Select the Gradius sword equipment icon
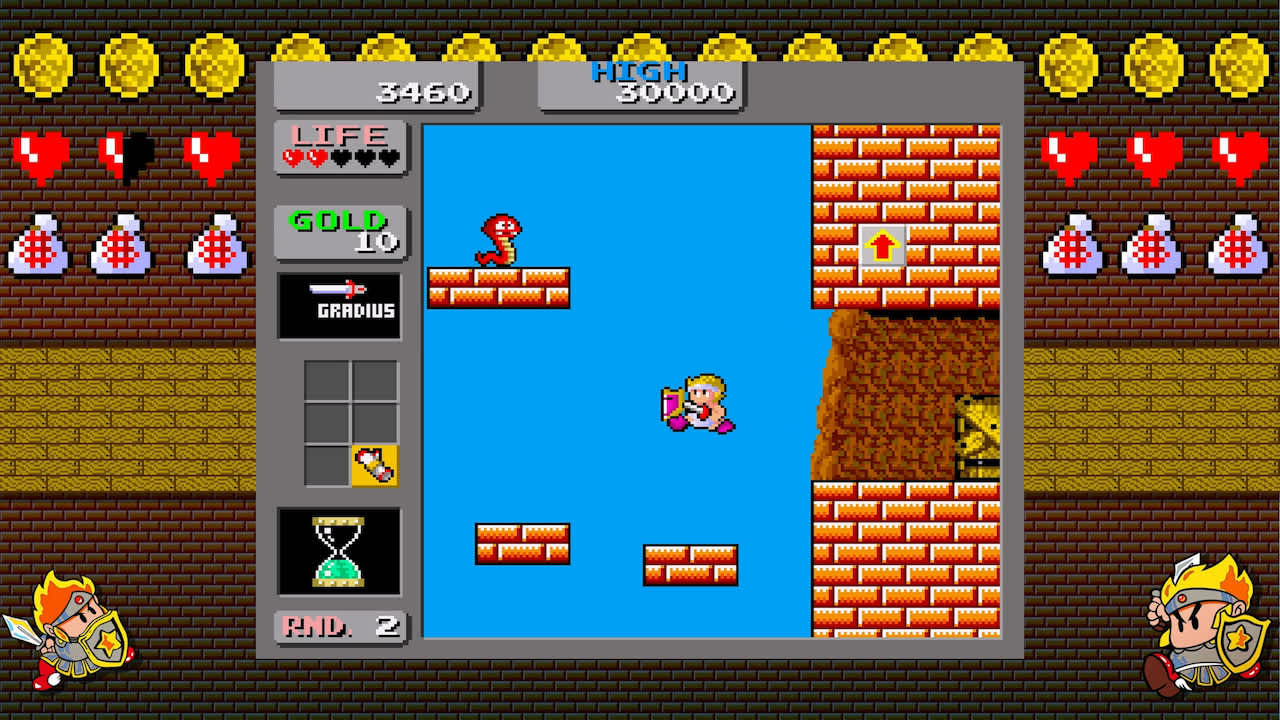Image resolution: width=1280 pixels, height=720 pixels. click(339, 304)
